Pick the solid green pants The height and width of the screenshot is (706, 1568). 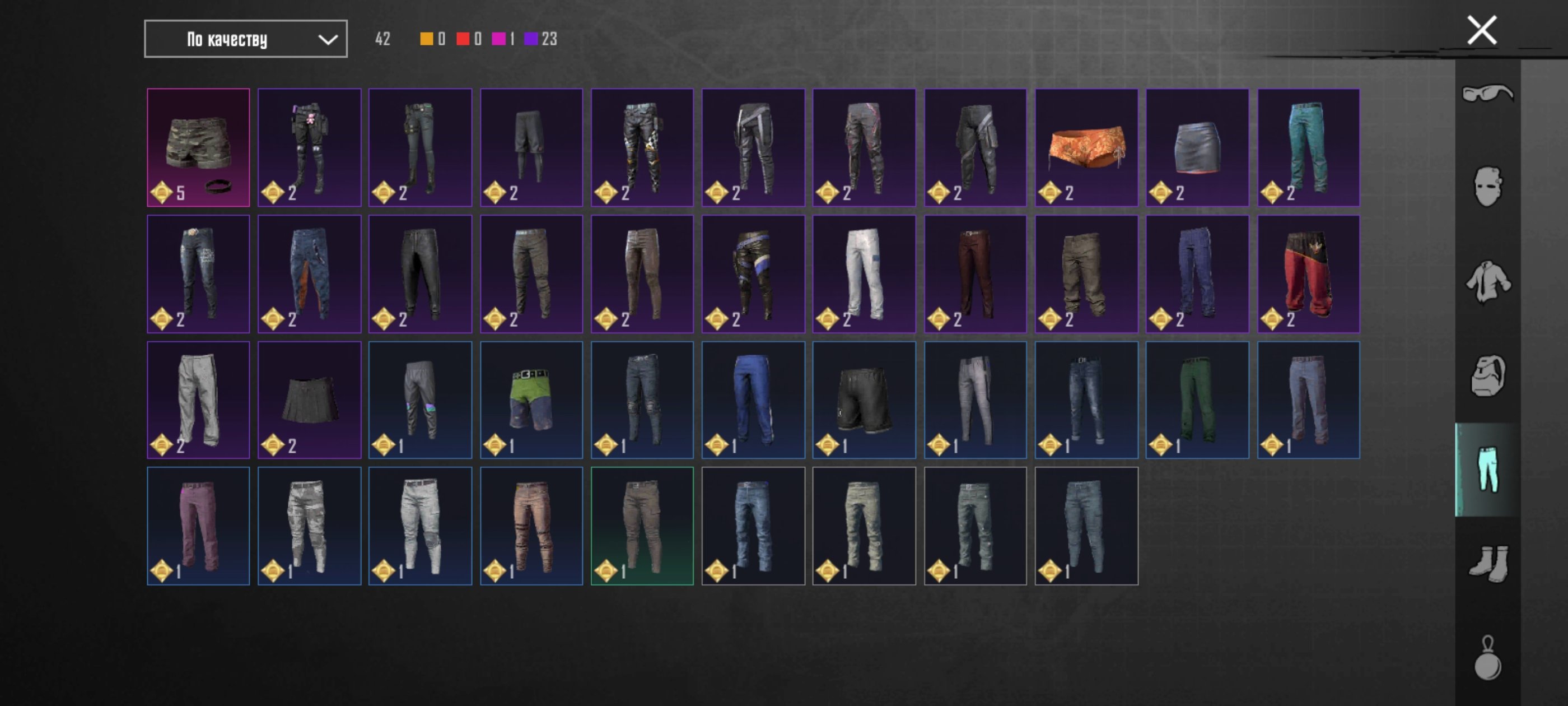(1197, 400)
